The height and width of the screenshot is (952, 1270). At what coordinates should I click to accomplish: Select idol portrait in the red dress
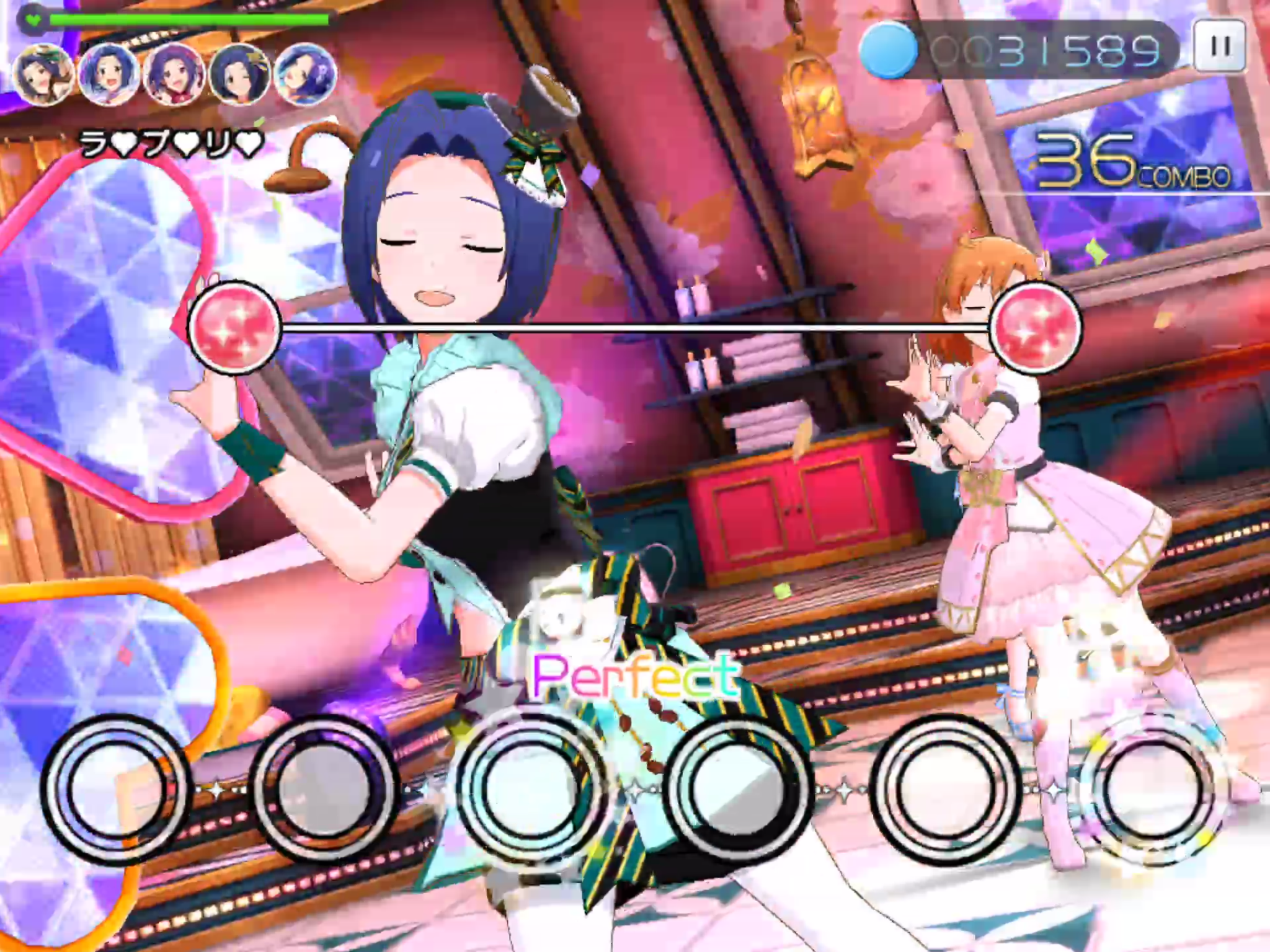pyautogui.click(x=174, y=74)
